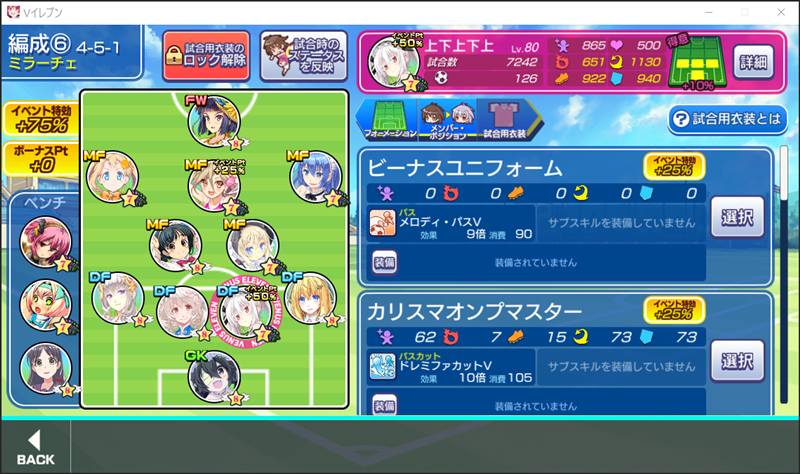800x474 pixels.
Task: Click 装備 under カリスマオンプマスター
Action: click(x=385, y=405)
